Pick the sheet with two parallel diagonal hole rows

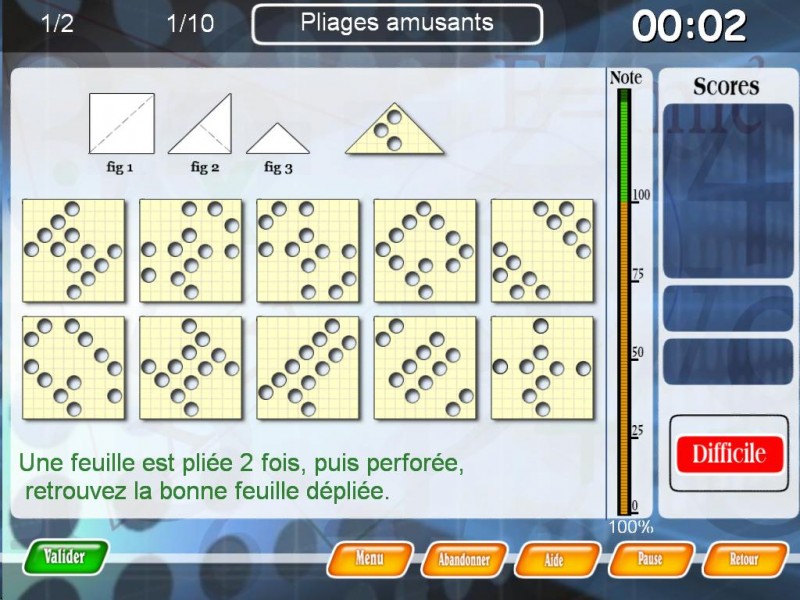[x=308, y=367]
